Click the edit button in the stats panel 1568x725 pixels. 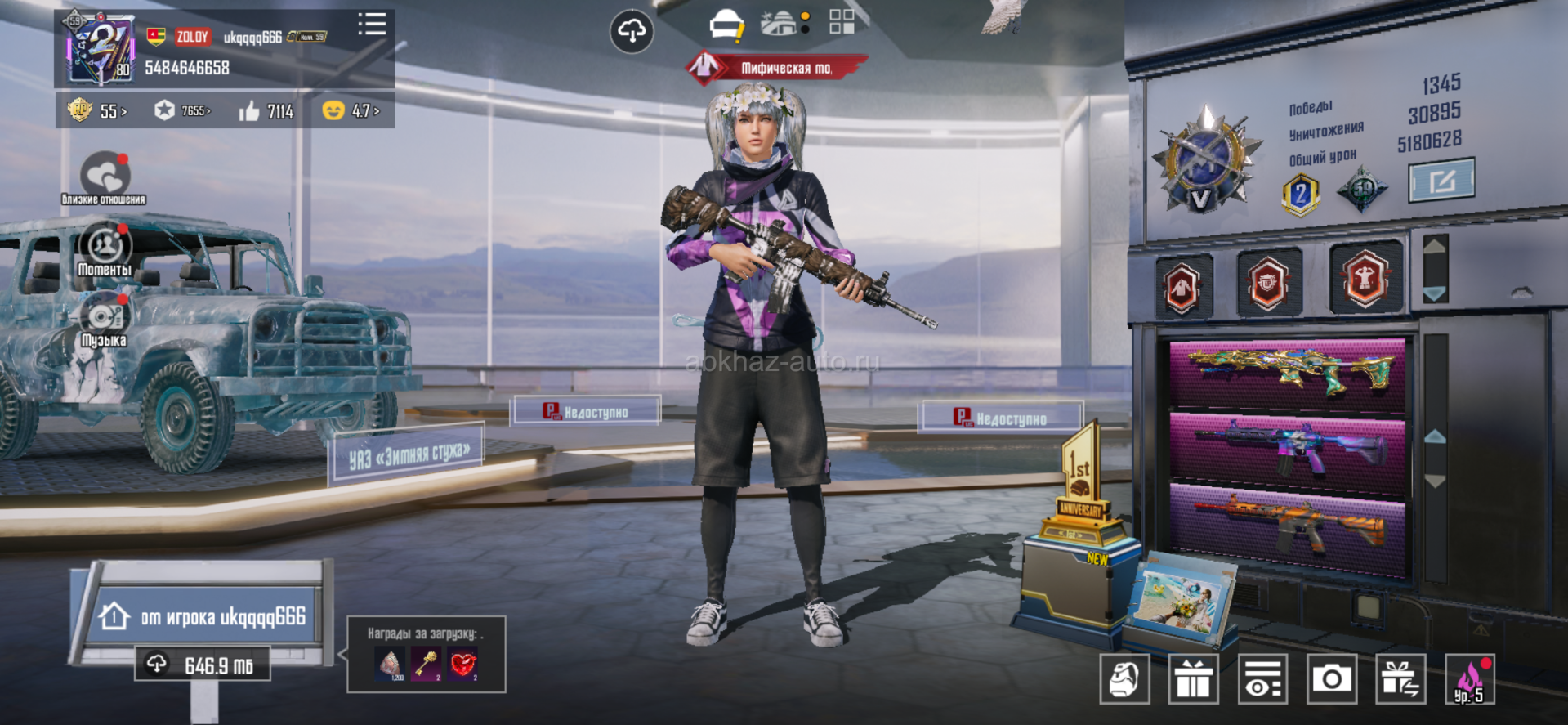[1441, 180]
